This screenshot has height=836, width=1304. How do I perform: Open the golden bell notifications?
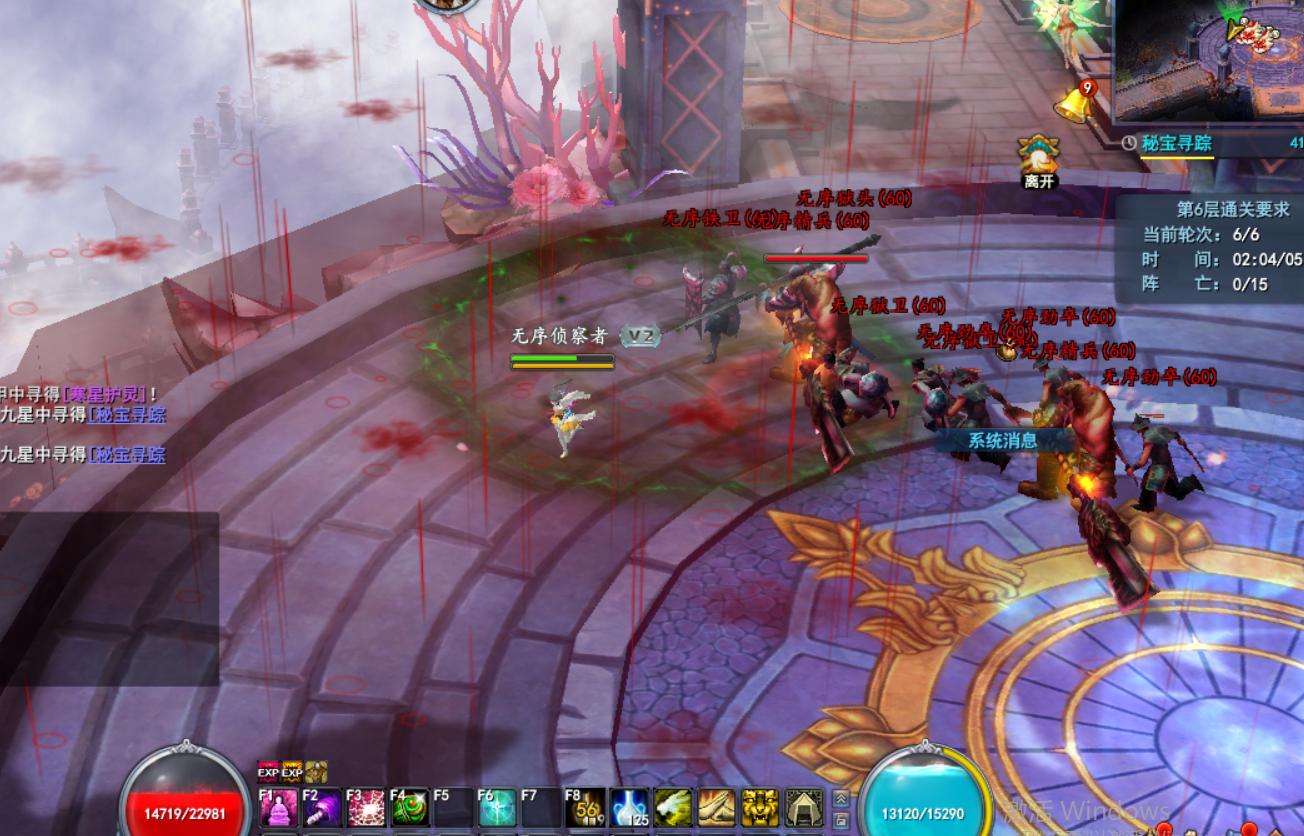click(x=1073, y=103)
